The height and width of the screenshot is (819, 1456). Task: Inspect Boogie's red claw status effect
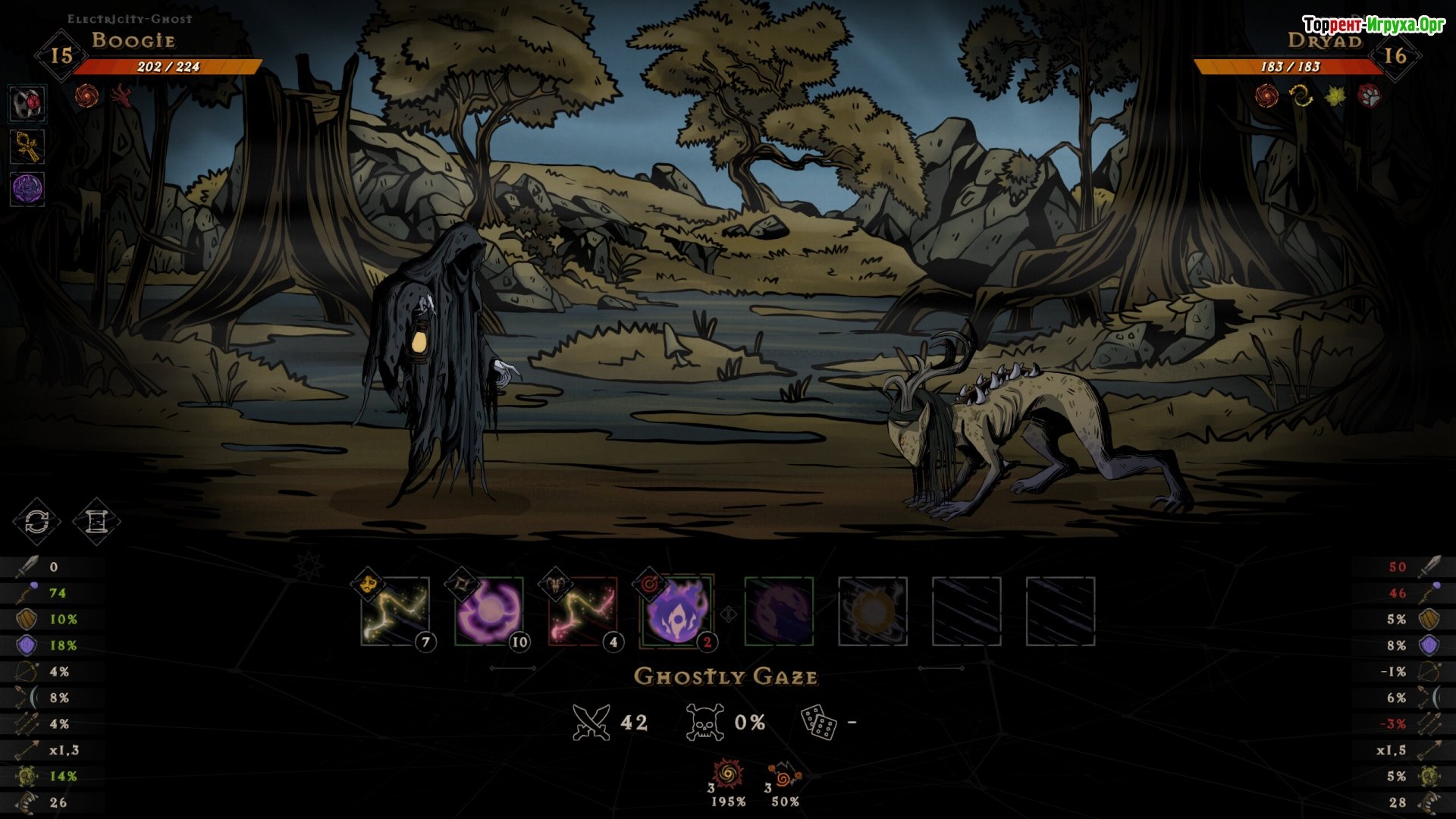121,96
